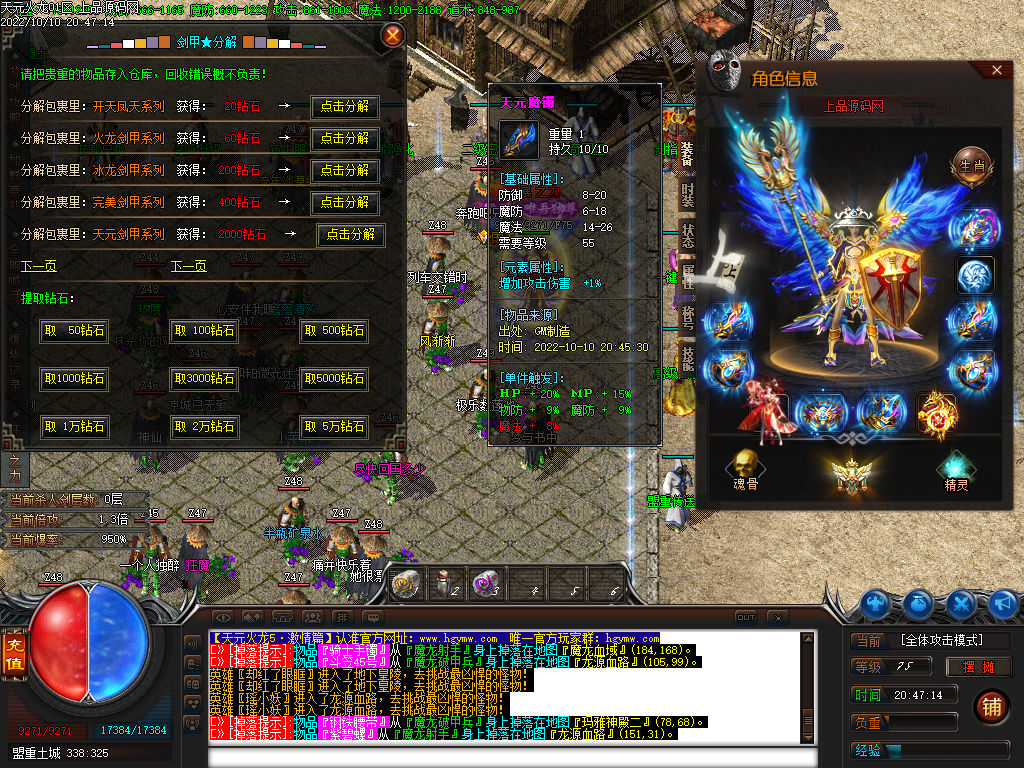This screenshot has height=768, width=1024.
Task: Switch to the 时装 tab
Action: [688, 194]
